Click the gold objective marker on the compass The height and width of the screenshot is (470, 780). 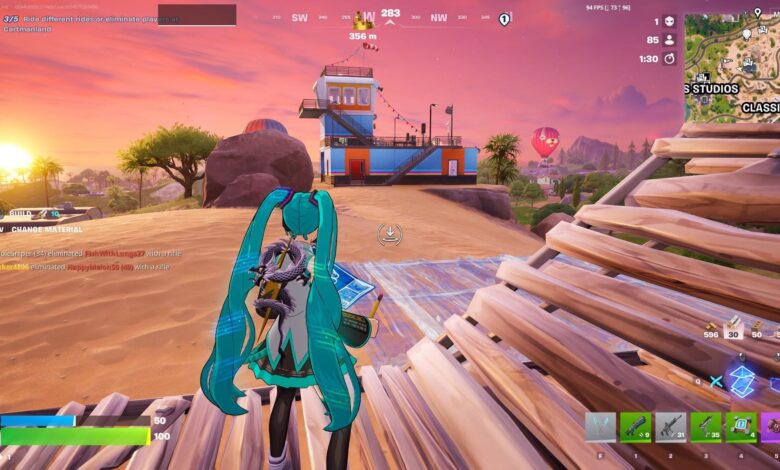click(362, 20)
